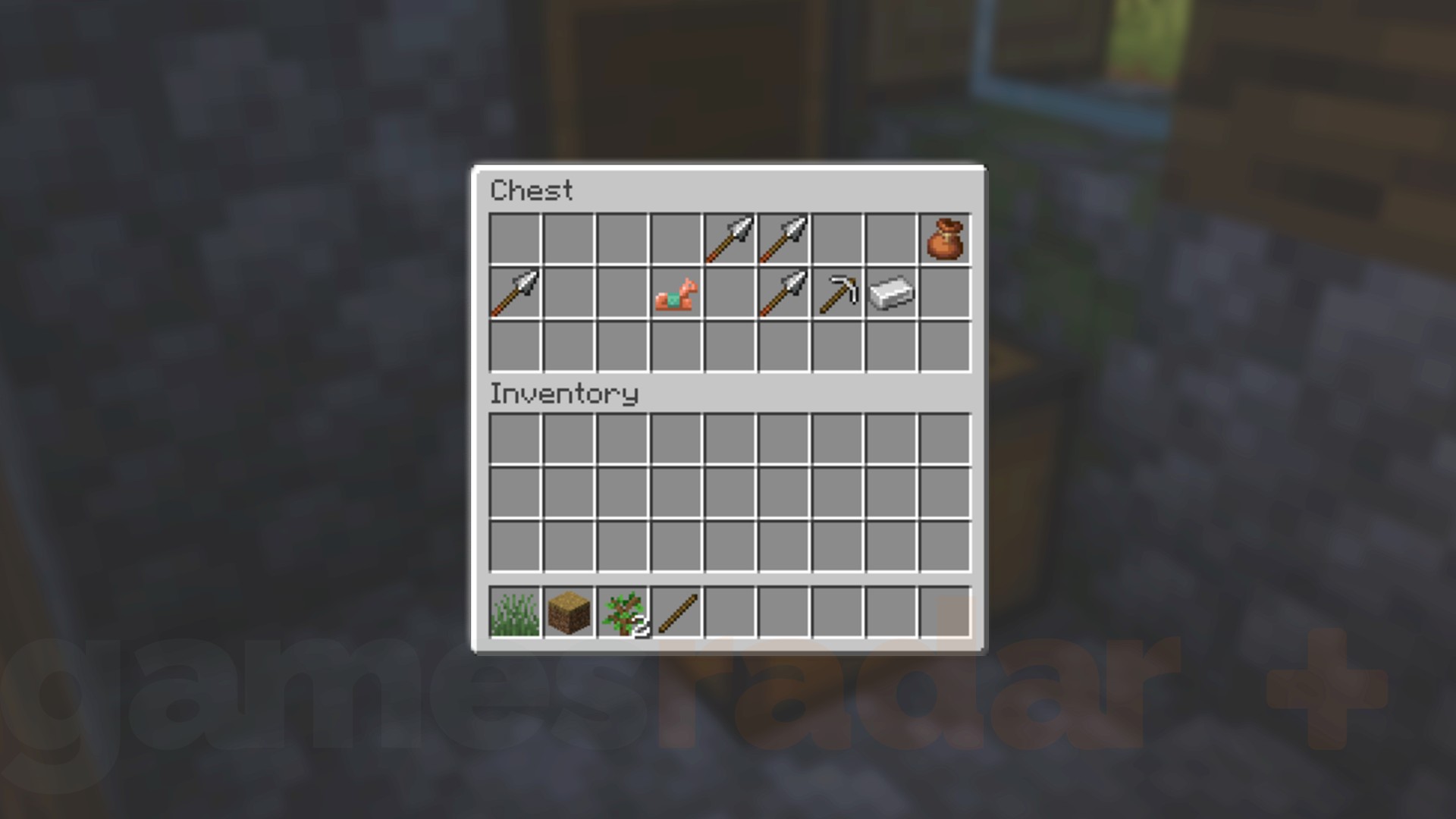Select the stick in the hotbar
The image size is (1456, 819).
tap(675, 612)
